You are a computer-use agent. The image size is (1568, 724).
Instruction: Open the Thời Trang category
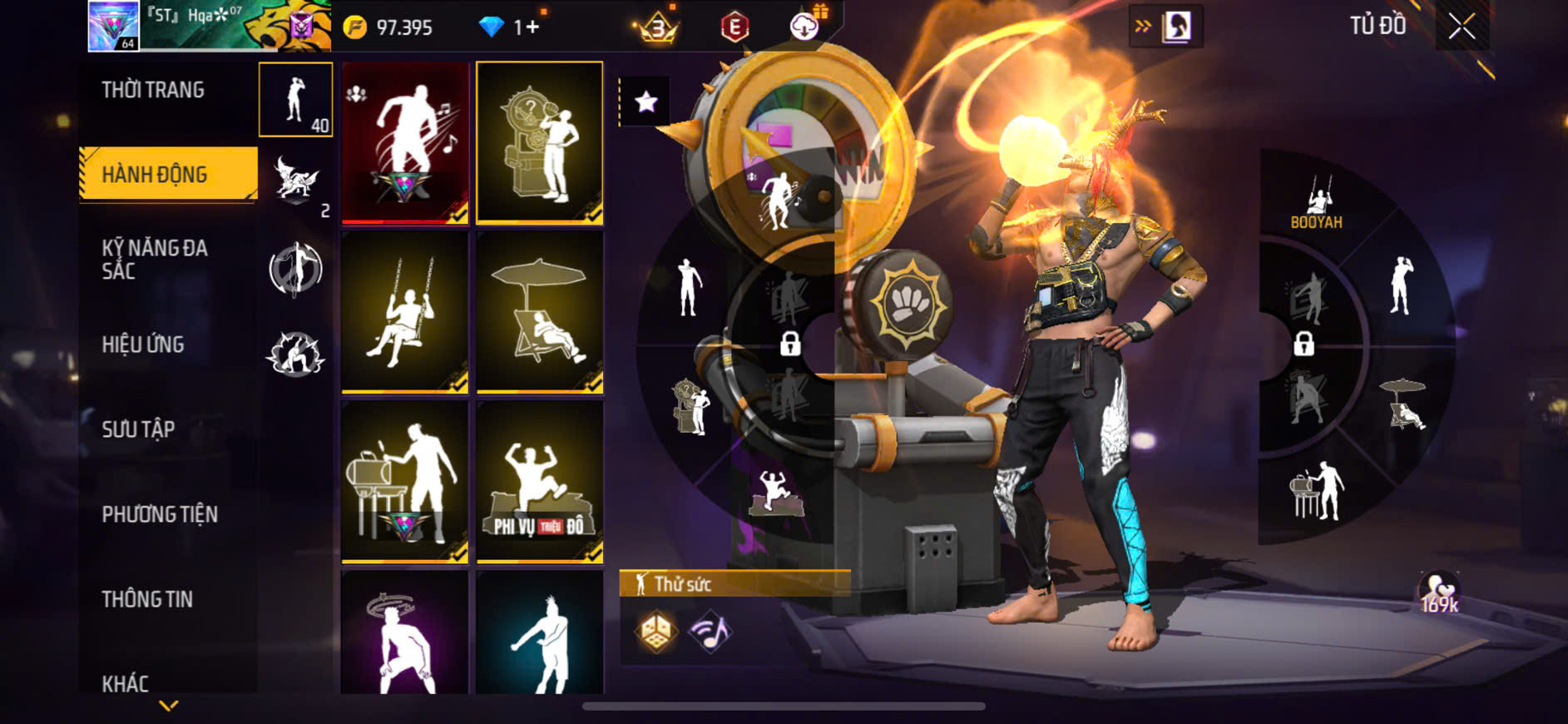pos(153,90)
